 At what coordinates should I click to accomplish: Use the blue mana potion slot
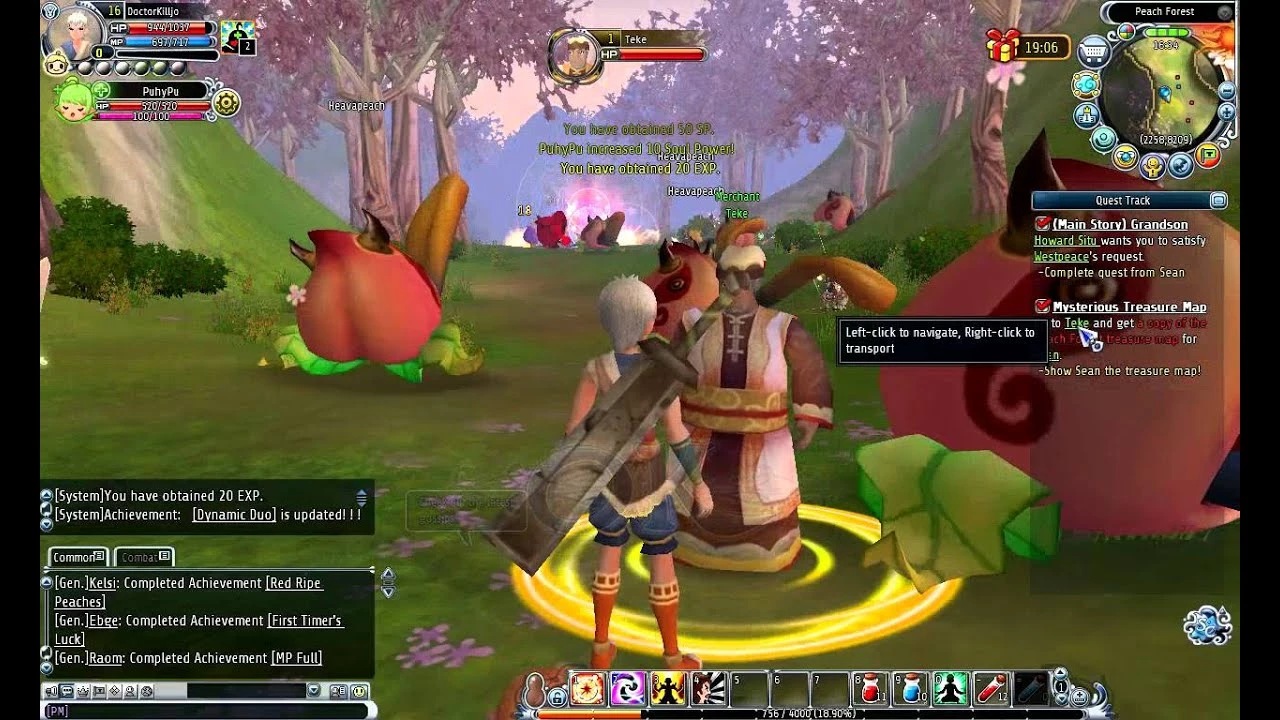[909, 690]
